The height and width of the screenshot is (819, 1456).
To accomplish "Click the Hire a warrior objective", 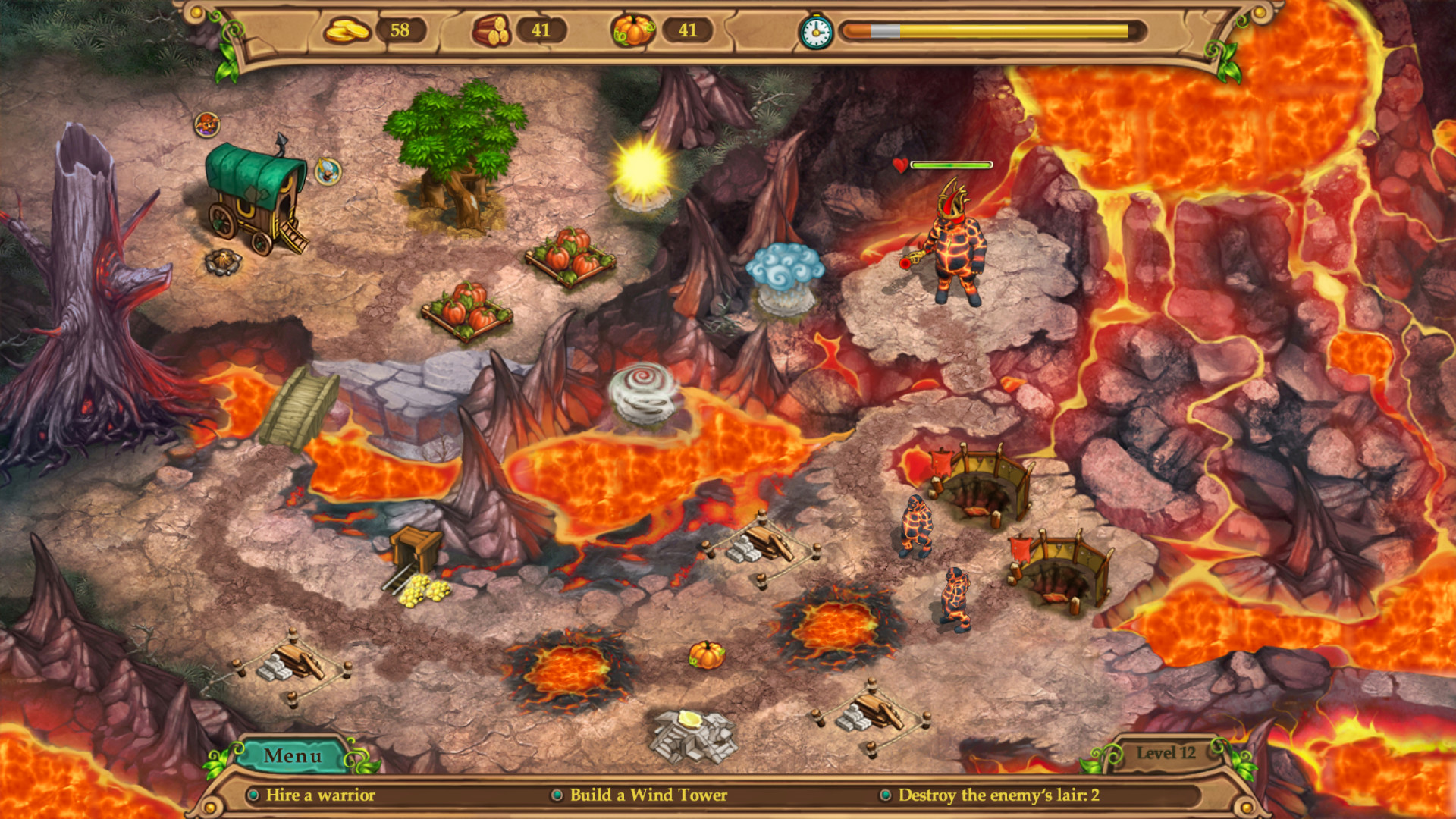I will (x=318, y=795).
